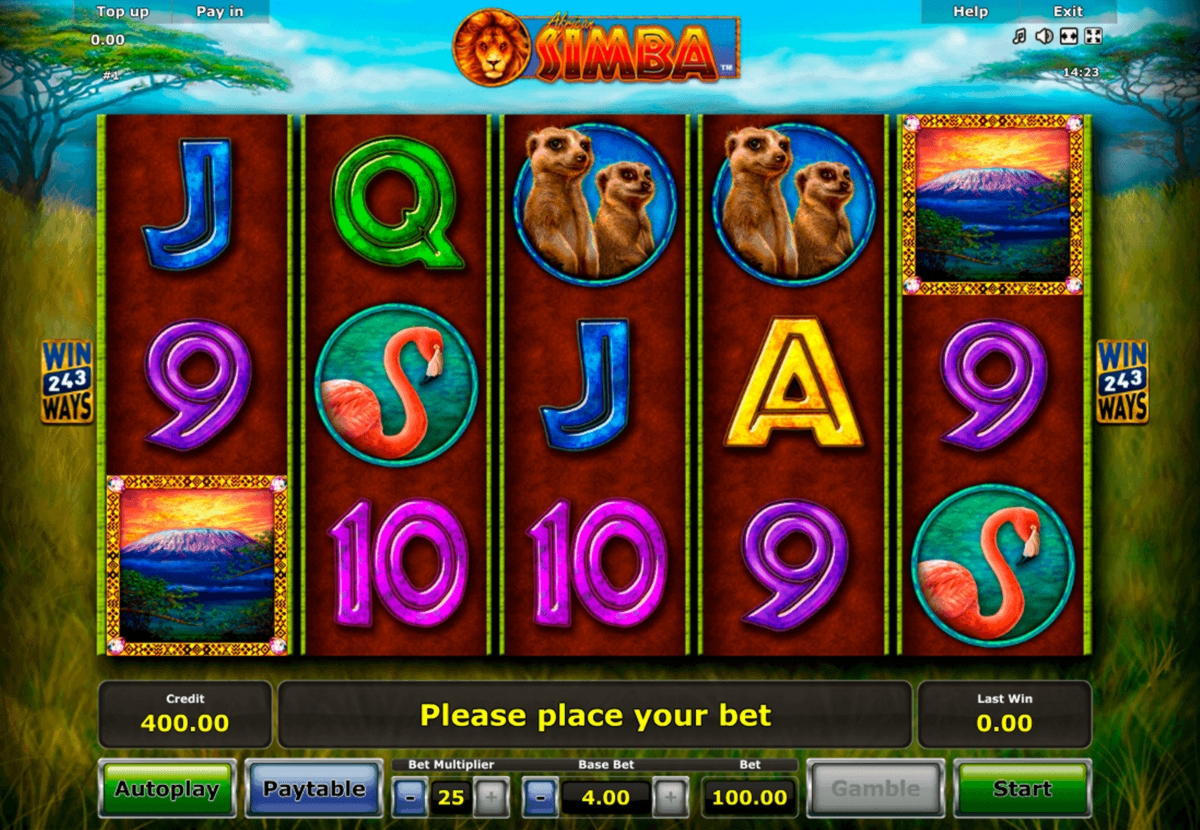The width and height of the screenshot is (1200, 830).
Task: Switch to fullscreen with the four-arrows icon
Action: point(1093,37)
